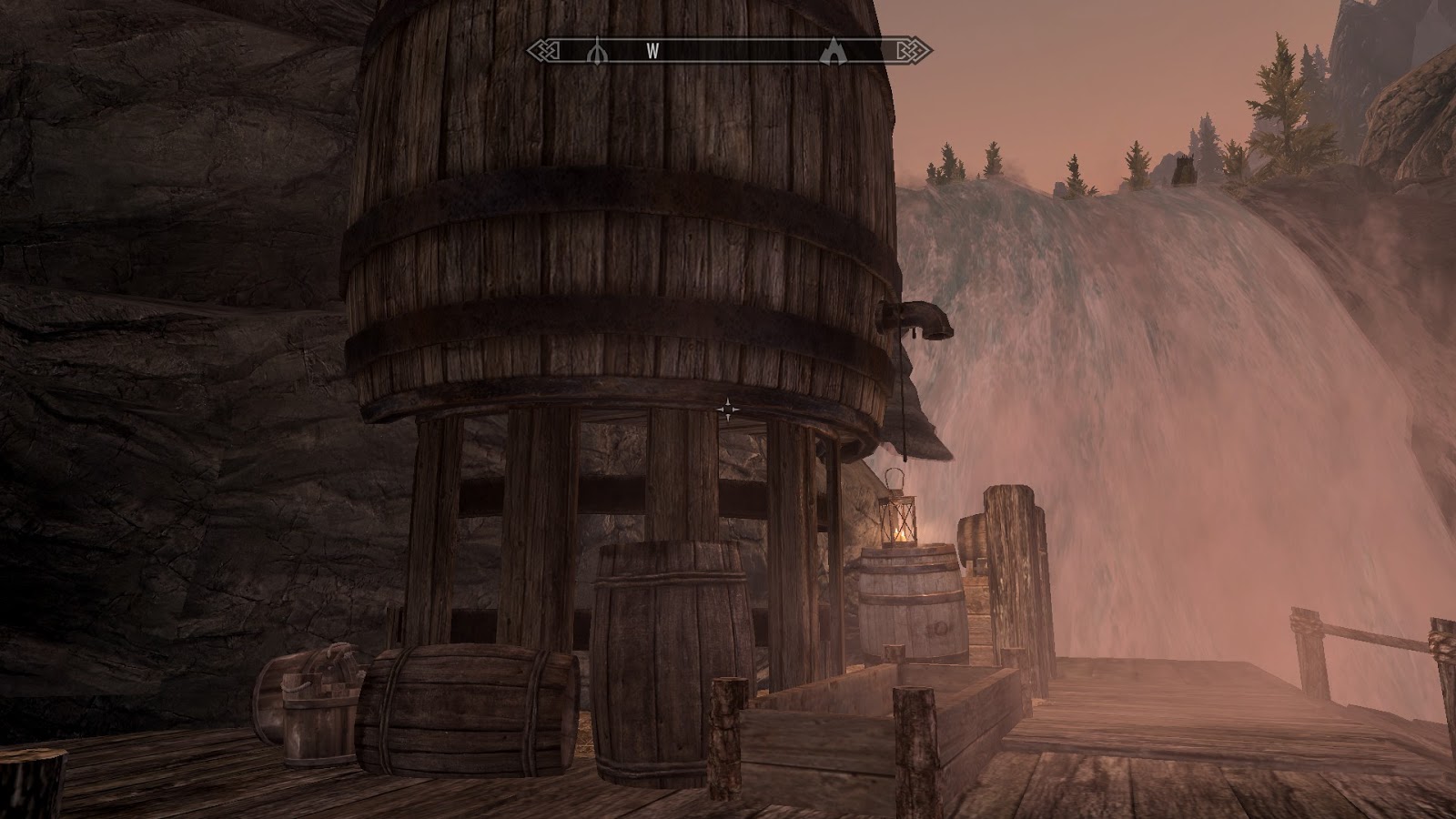The height and width of the screenshot is (819, 1456).
Task: Click the right knotwork end of the compass
Action: [x=905, y=52]
